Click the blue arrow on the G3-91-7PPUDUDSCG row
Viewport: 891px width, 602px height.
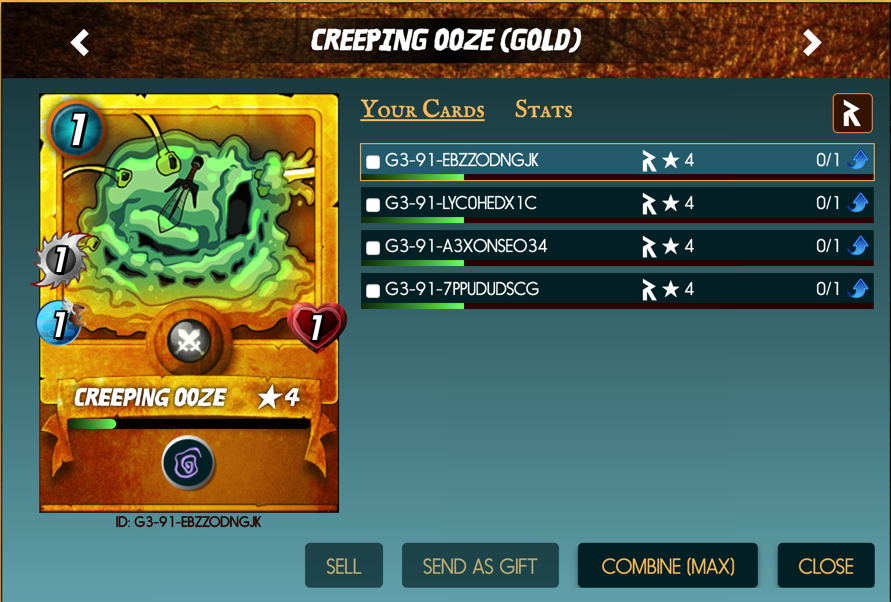pyautogui.click(x=858, y=289)
